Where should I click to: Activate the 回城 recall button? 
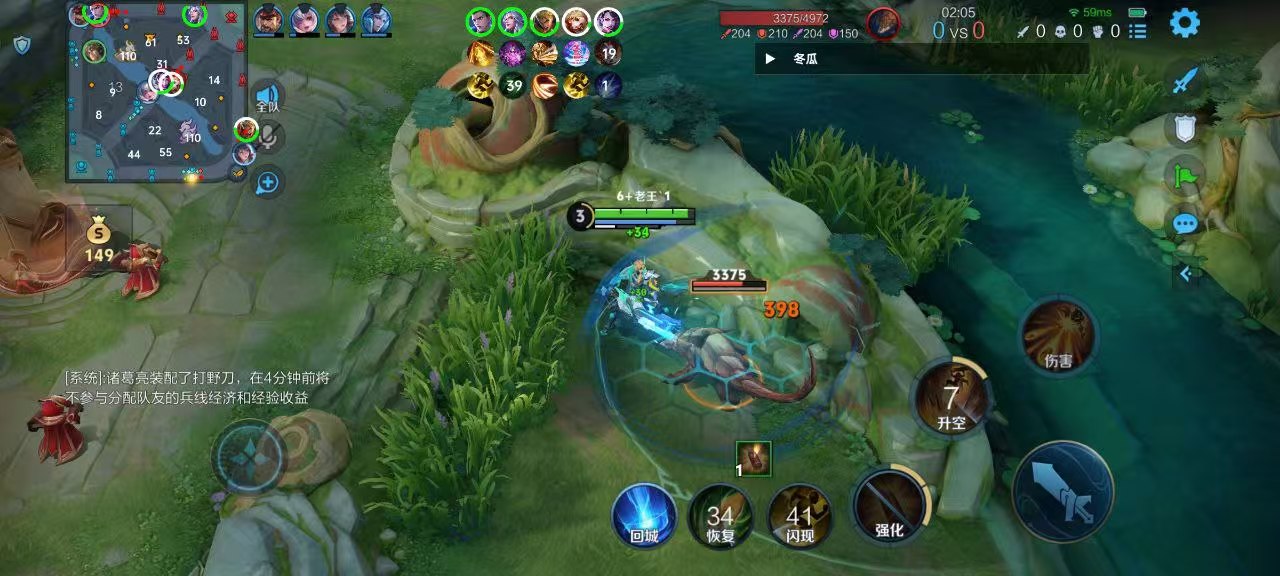coord(644,516)
